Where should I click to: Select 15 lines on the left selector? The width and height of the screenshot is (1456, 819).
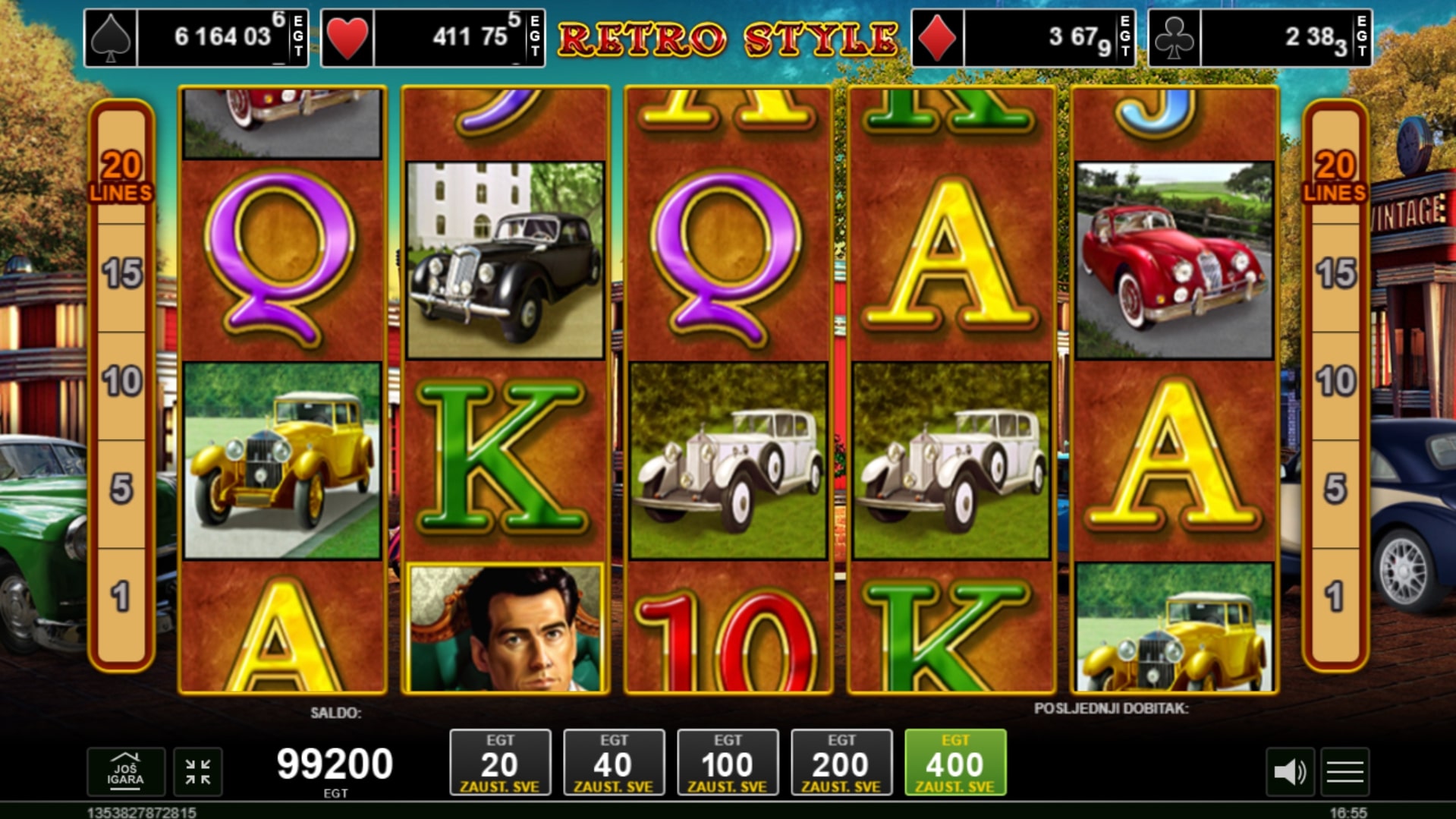(121, 274)
